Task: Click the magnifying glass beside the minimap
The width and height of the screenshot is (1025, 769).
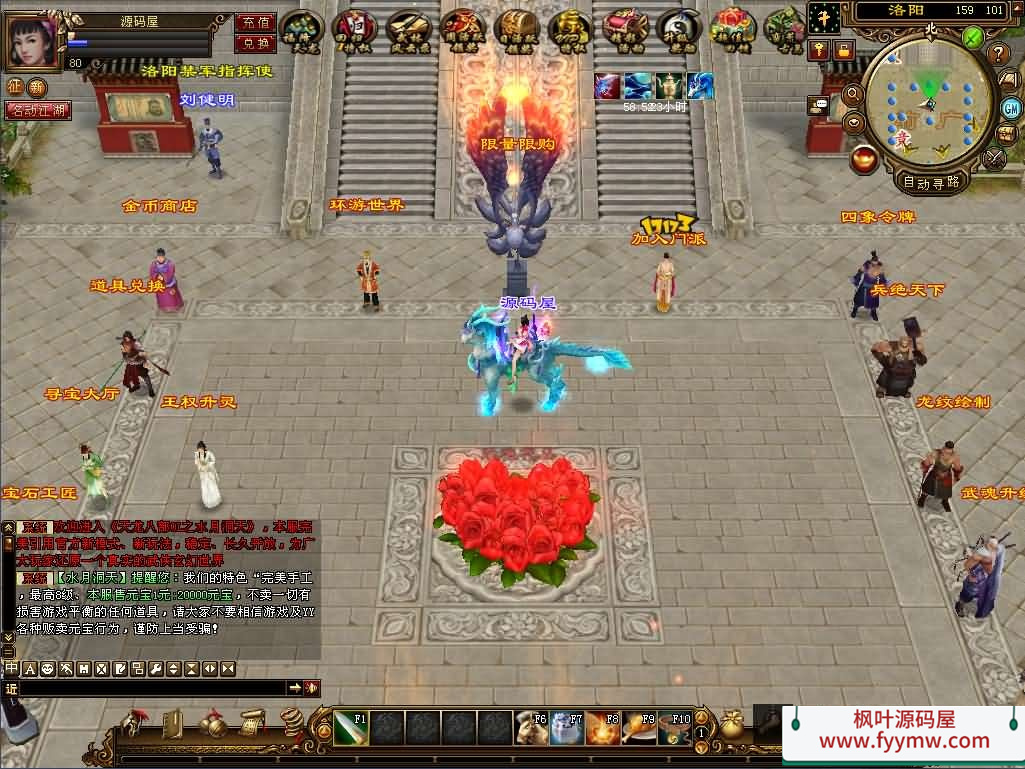Action: 853,93
